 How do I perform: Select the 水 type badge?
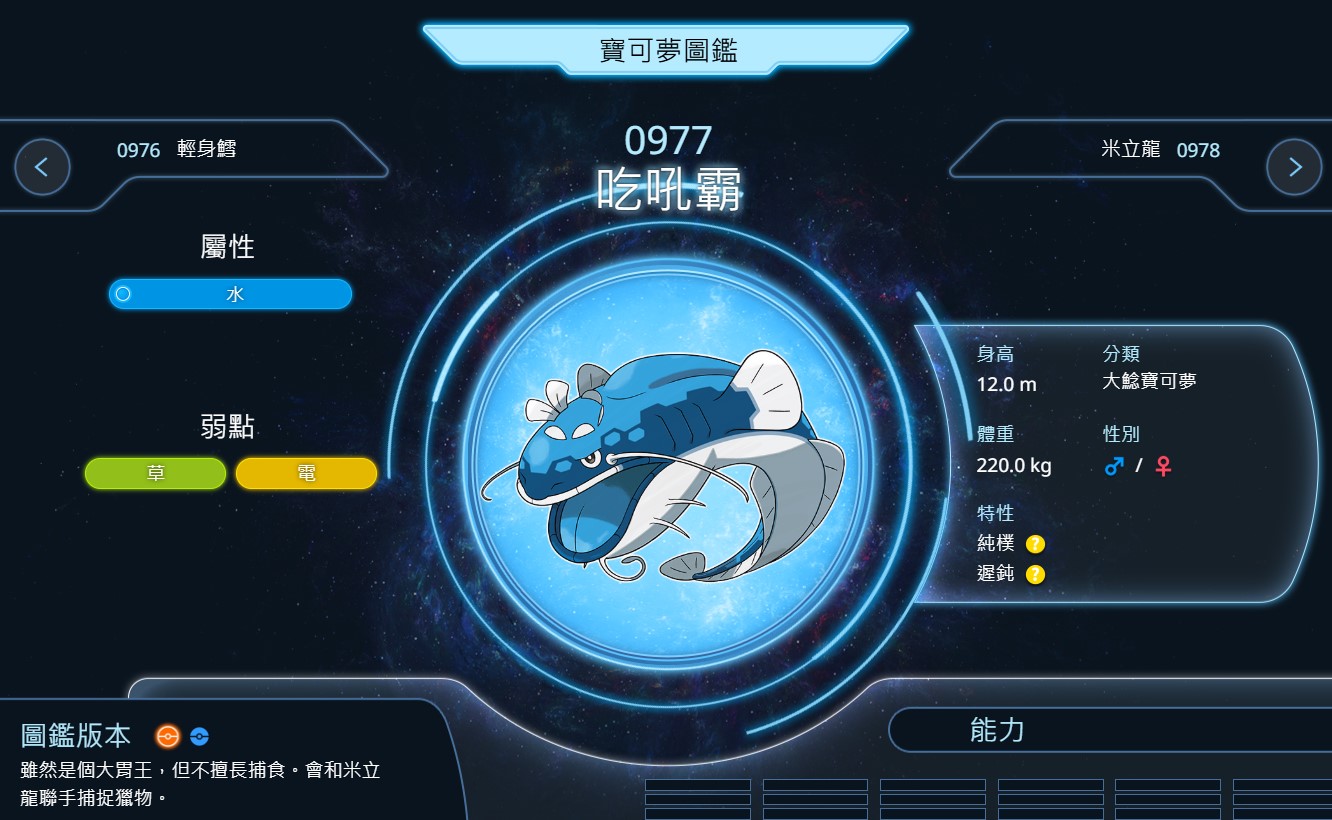pyautogui.click(x=230, y=294)
